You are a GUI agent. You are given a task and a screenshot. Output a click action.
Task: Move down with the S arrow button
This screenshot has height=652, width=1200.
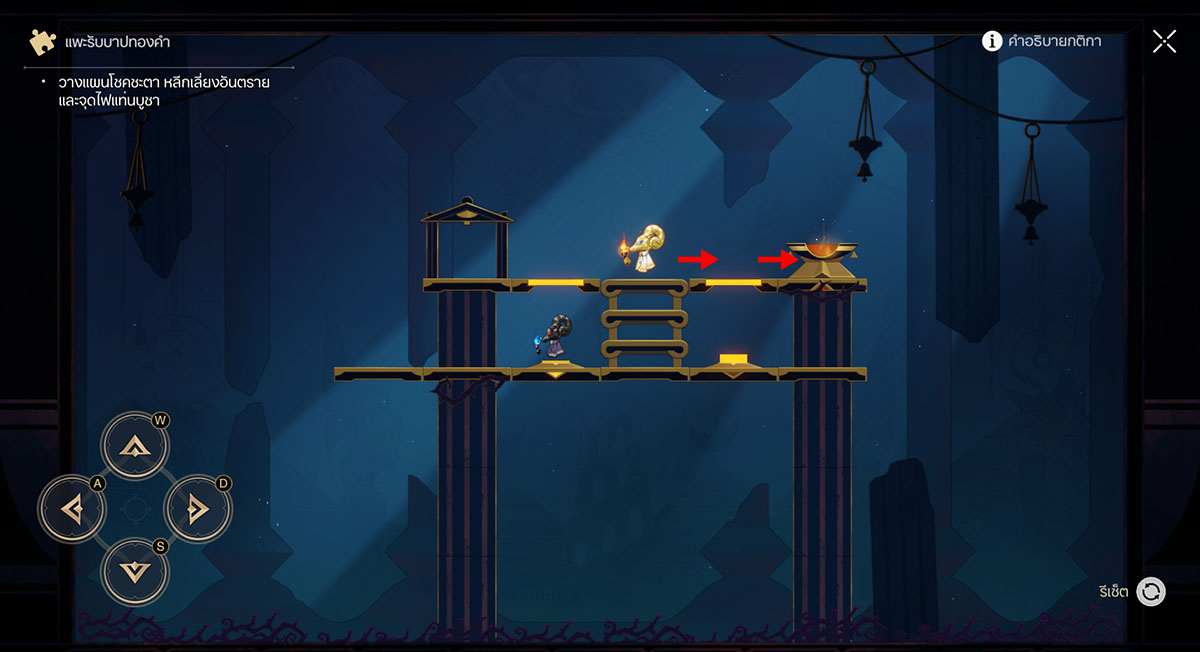point(135,572)
